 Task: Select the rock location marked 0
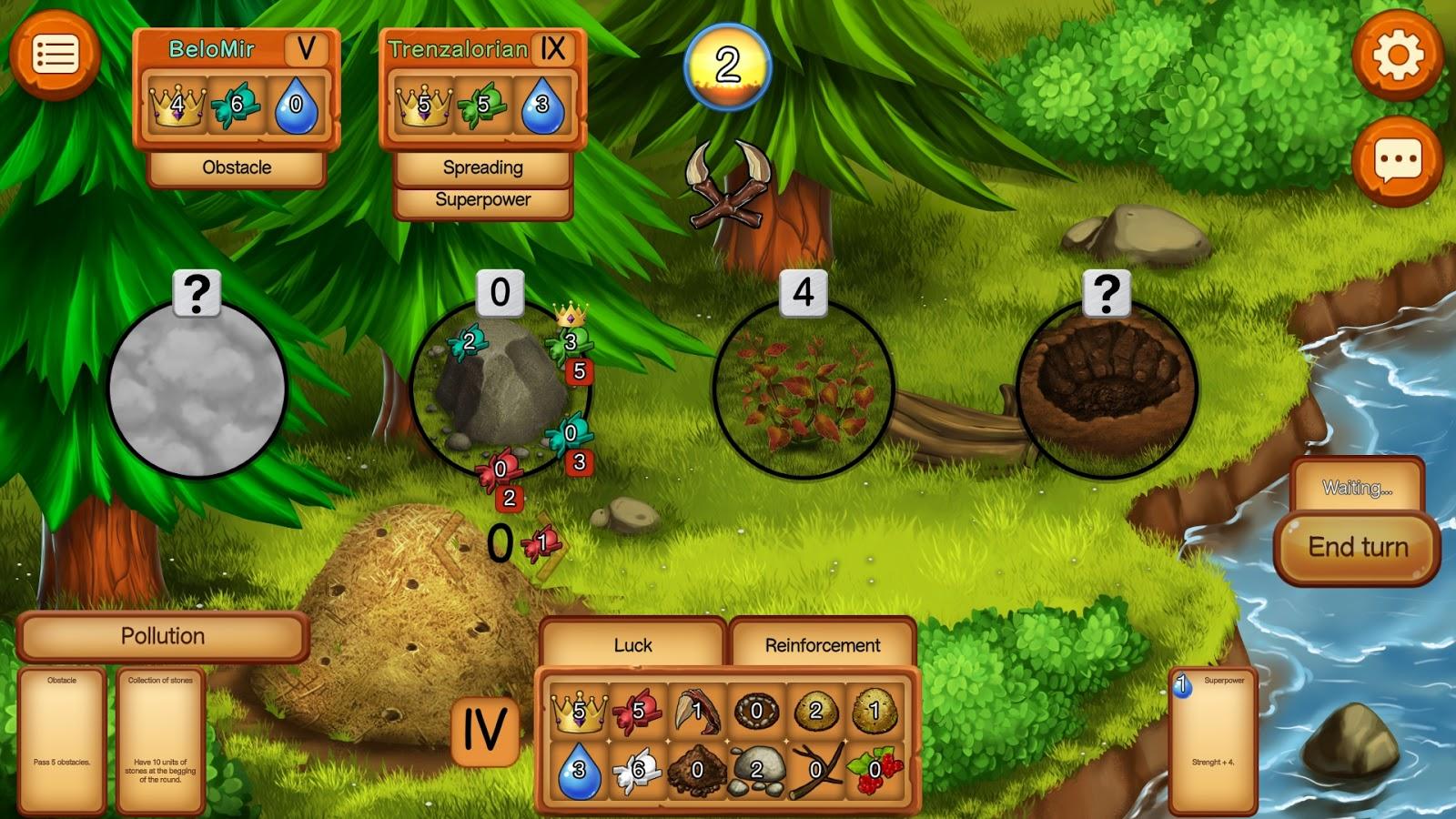click(499, 389)
